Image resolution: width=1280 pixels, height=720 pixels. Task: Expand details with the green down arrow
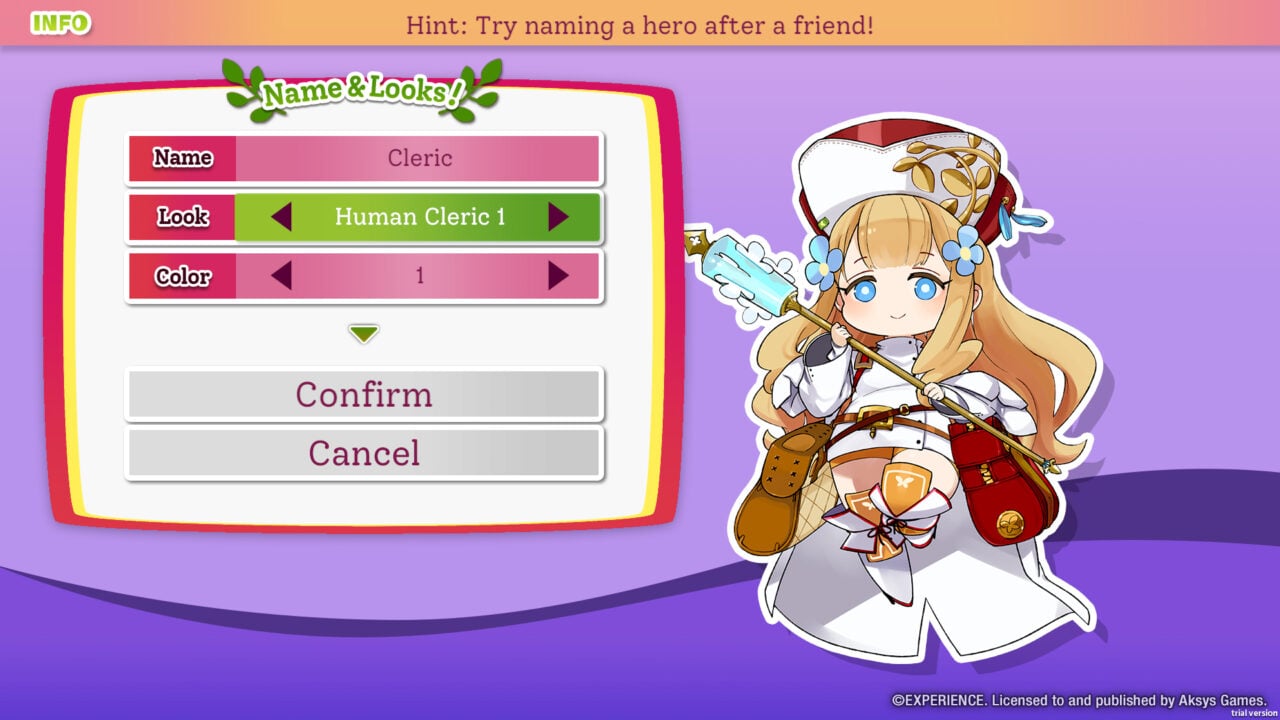pyautogui.click(x=363, y=334)
